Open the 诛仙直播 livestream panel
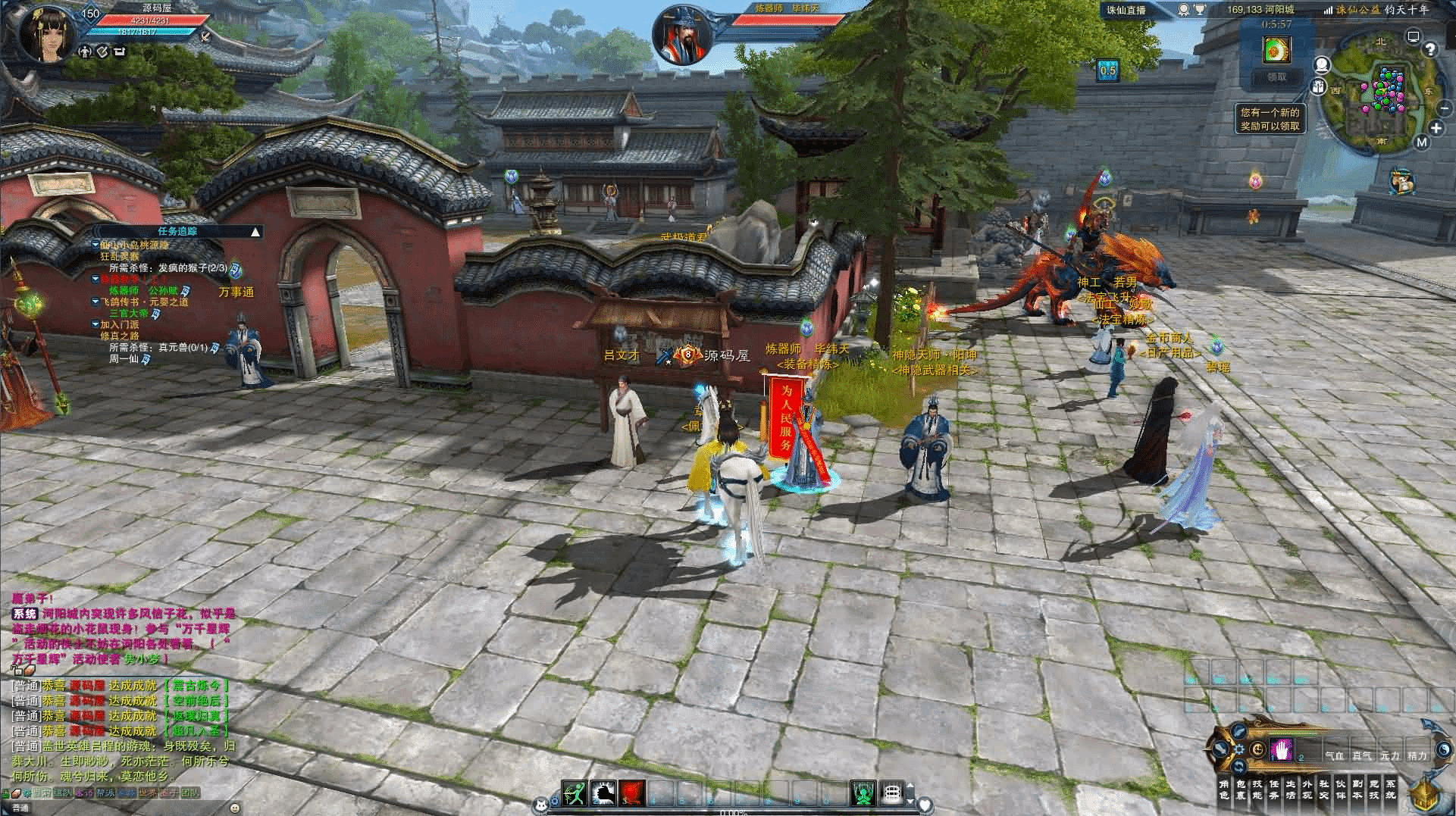 click(x=1125, y=10)
